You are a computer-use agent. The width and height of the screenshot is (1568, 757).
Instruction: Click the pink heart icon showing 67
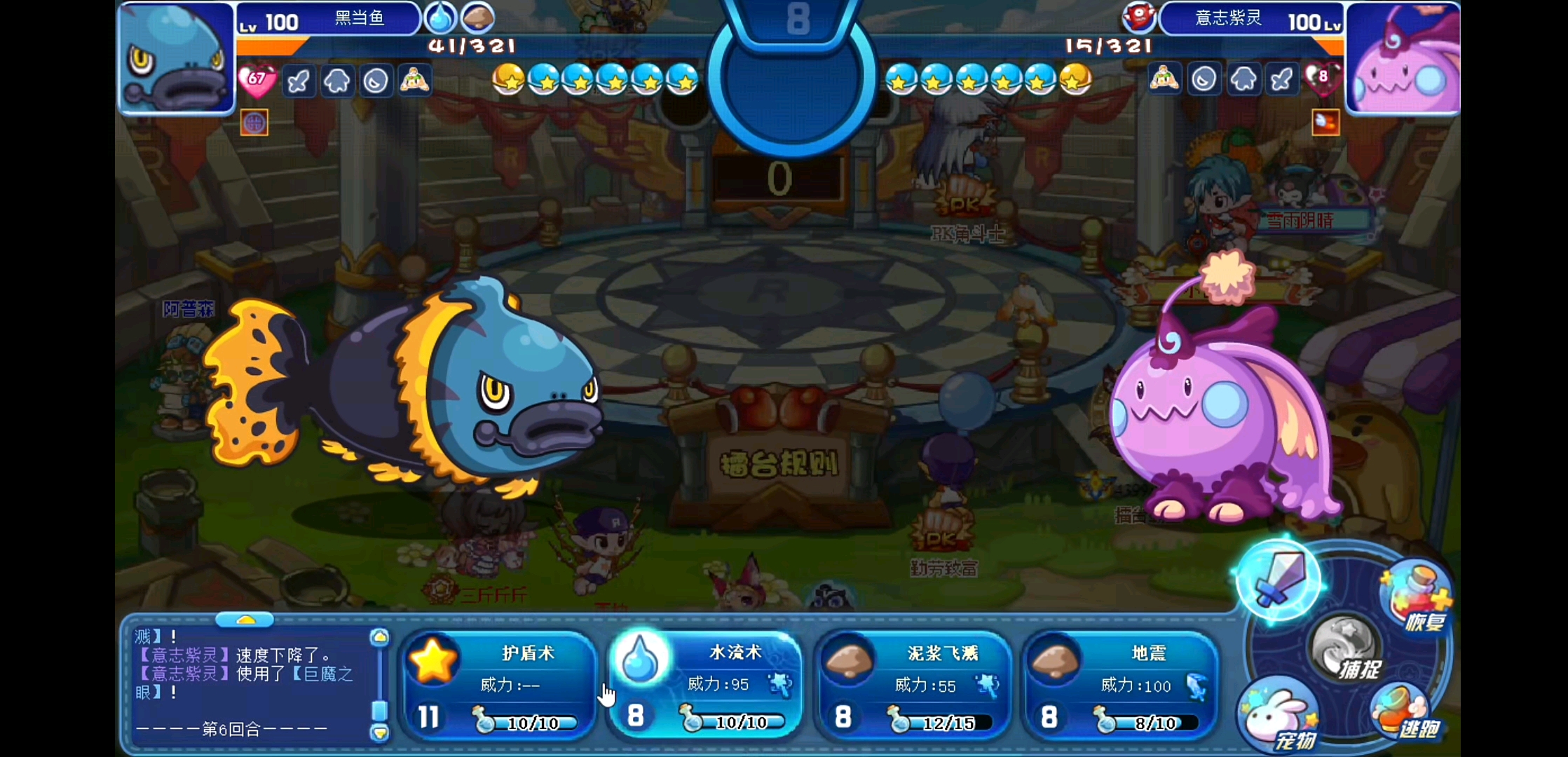pyautogui.click(x=257, y=81)
